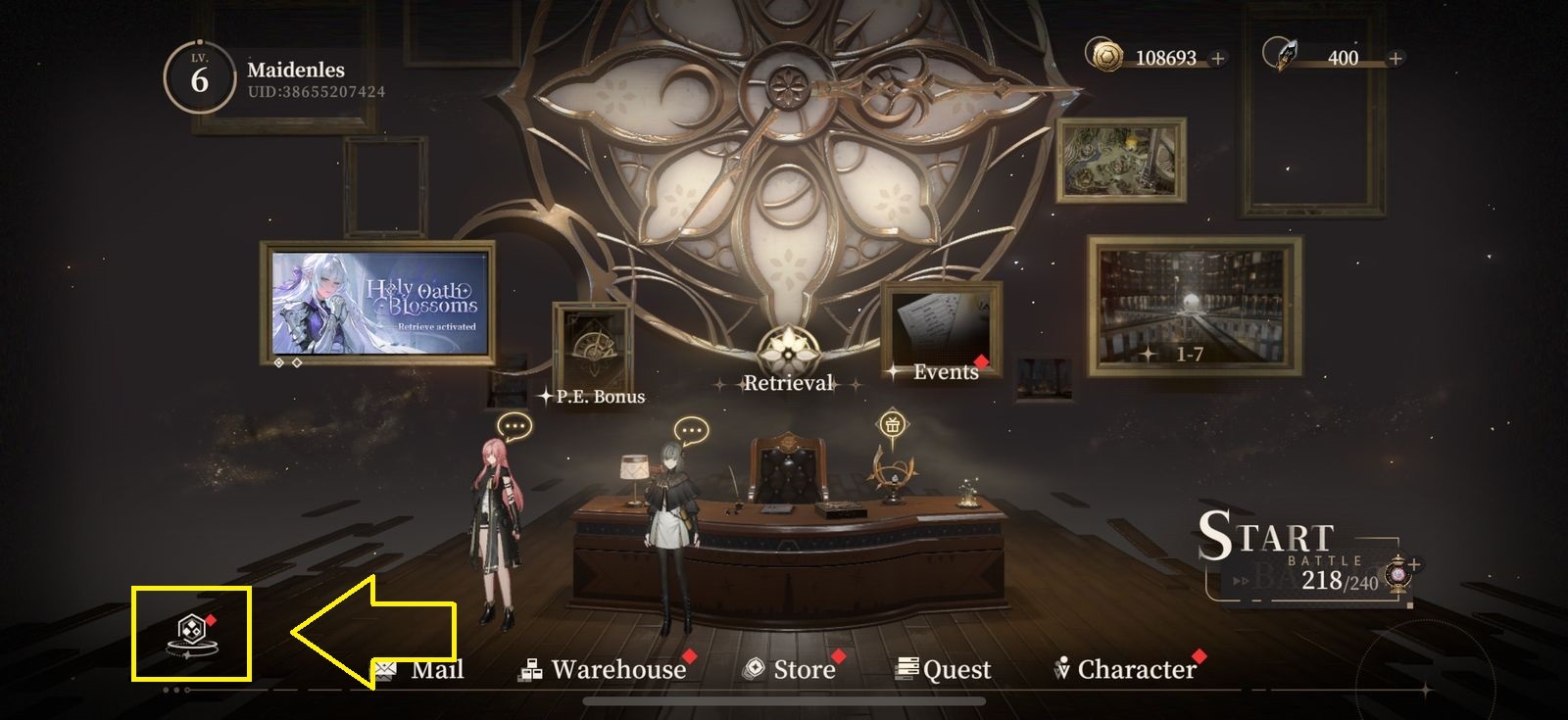Open the gray-haired character's speech bubble

[691, 430]
